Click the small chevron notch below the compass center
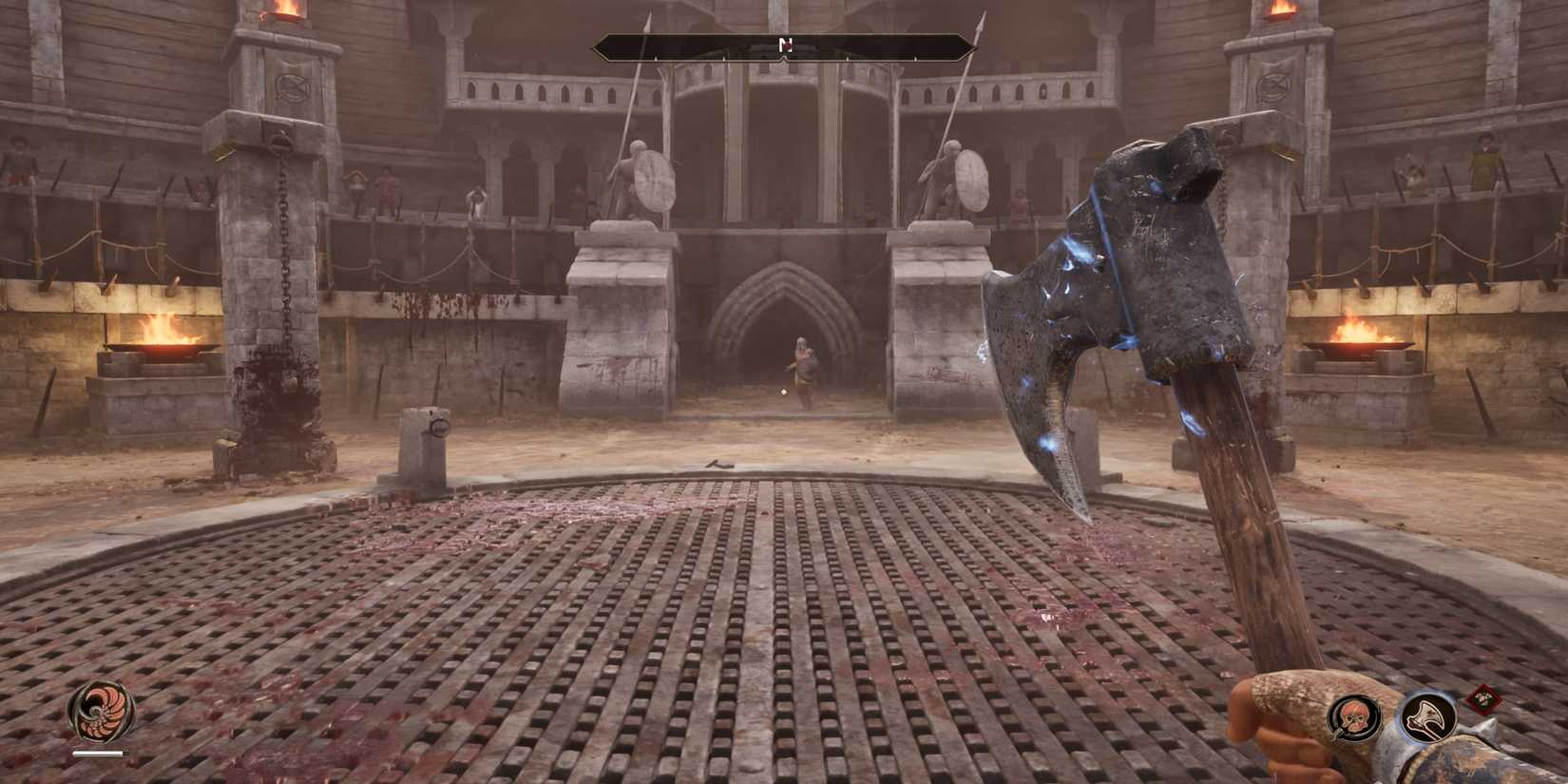The width and height of the screenshot is (1568, 784). coord(784,59)
